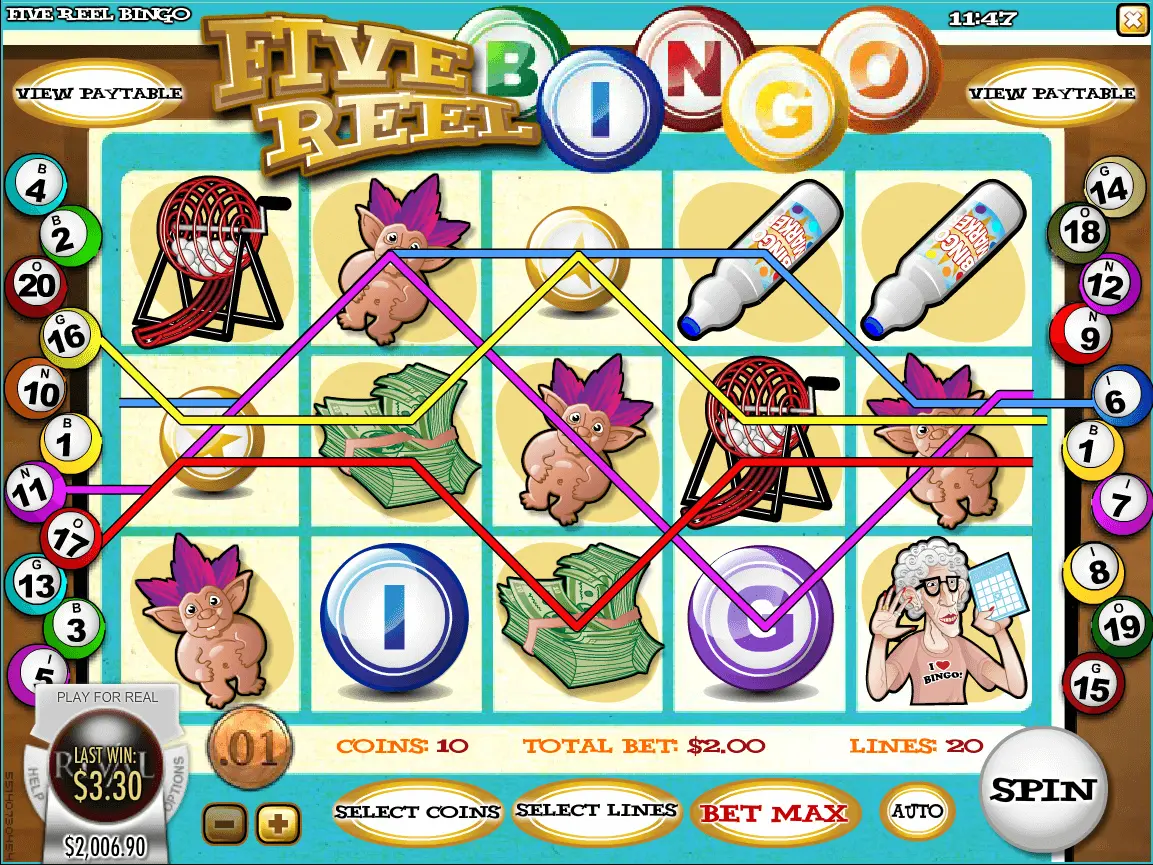Spin the reels with the SPIN button
This screenshot has width=1153, height=865.
[1043, 790]
